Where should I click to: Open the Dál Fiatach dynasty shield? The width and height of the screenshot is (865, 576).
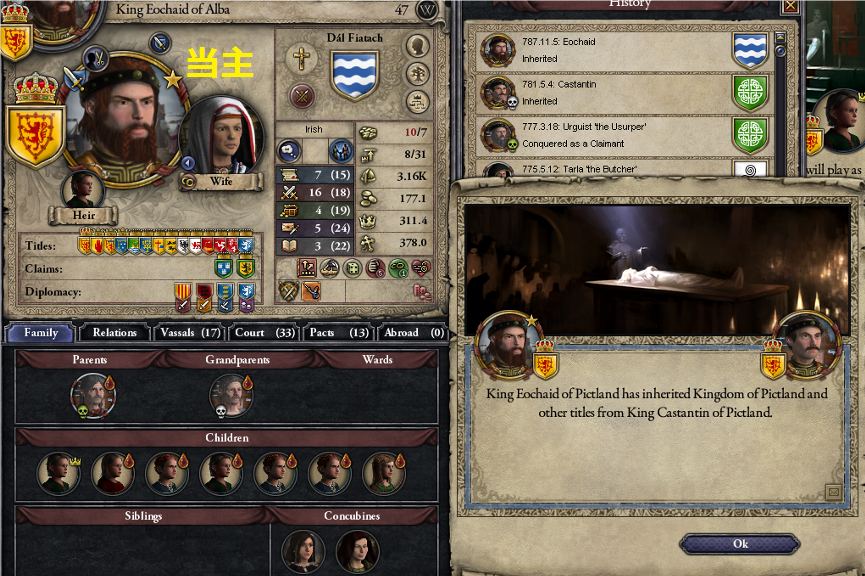click(x=354, y=75)
